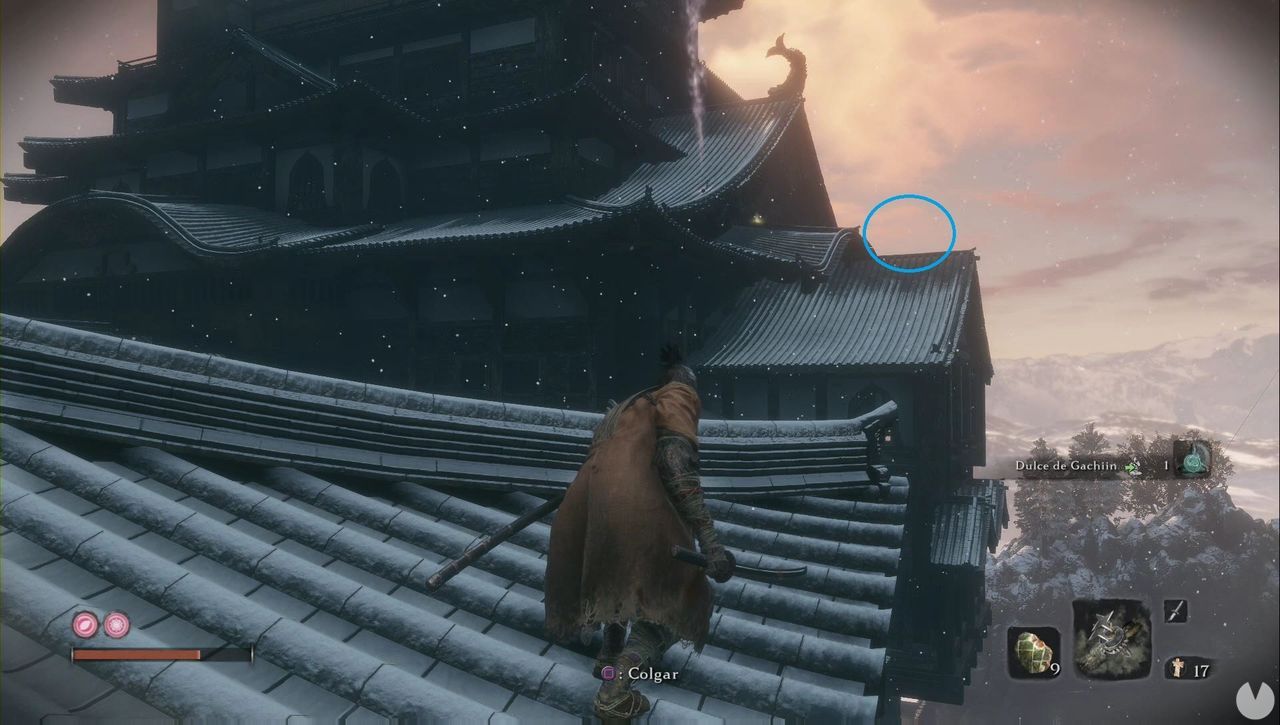Click the number 9 item count
Image resolution: width=1280 pixels, height=725 pixels.
click(x=1056, y=668)
